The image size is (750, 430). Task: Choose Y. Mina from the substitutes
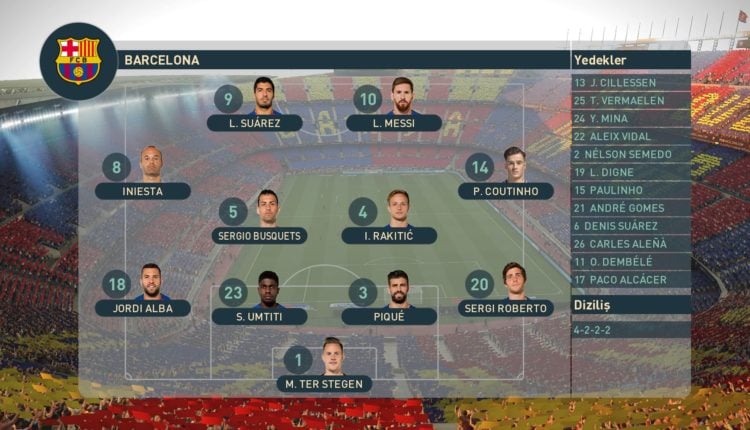(x=631, y=118)
